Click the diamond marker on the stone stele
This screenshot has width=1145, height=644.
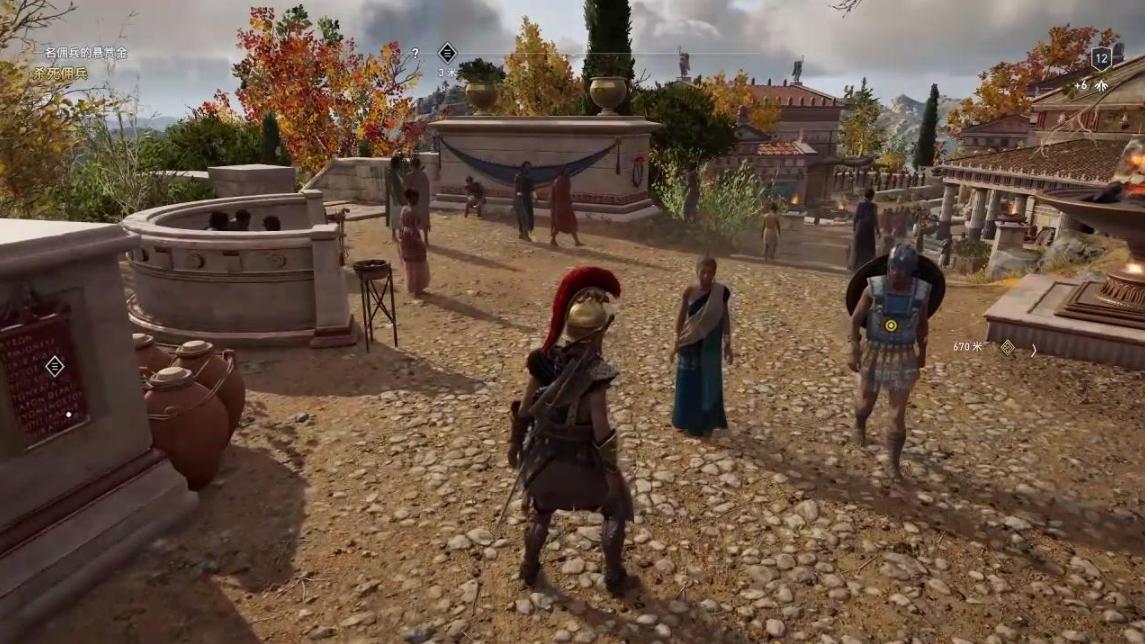click(54, 366)
